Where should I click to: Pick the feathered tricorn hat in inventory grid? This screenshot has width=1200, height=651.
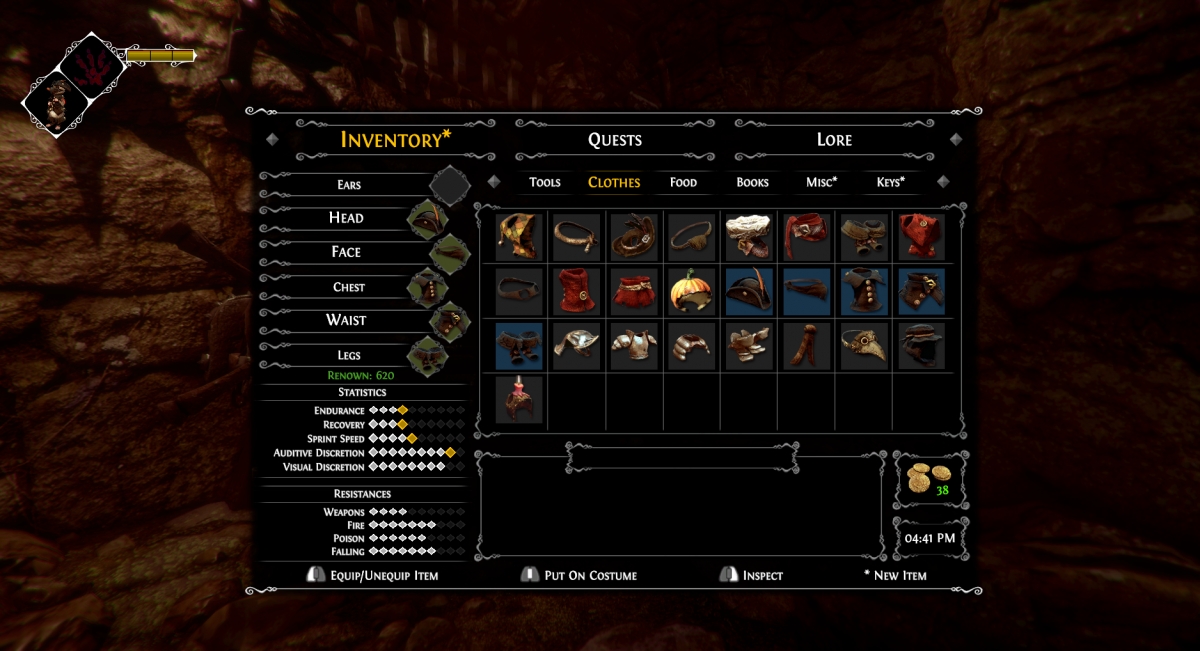tap(749, 291)
